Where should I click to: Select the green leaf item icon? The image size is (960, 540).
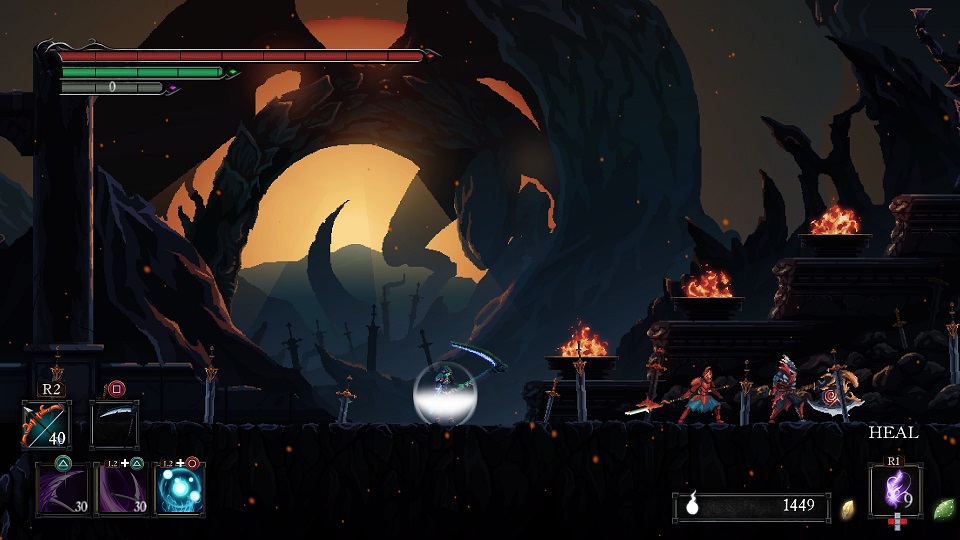pyautogui.click(x=943, y=508)
